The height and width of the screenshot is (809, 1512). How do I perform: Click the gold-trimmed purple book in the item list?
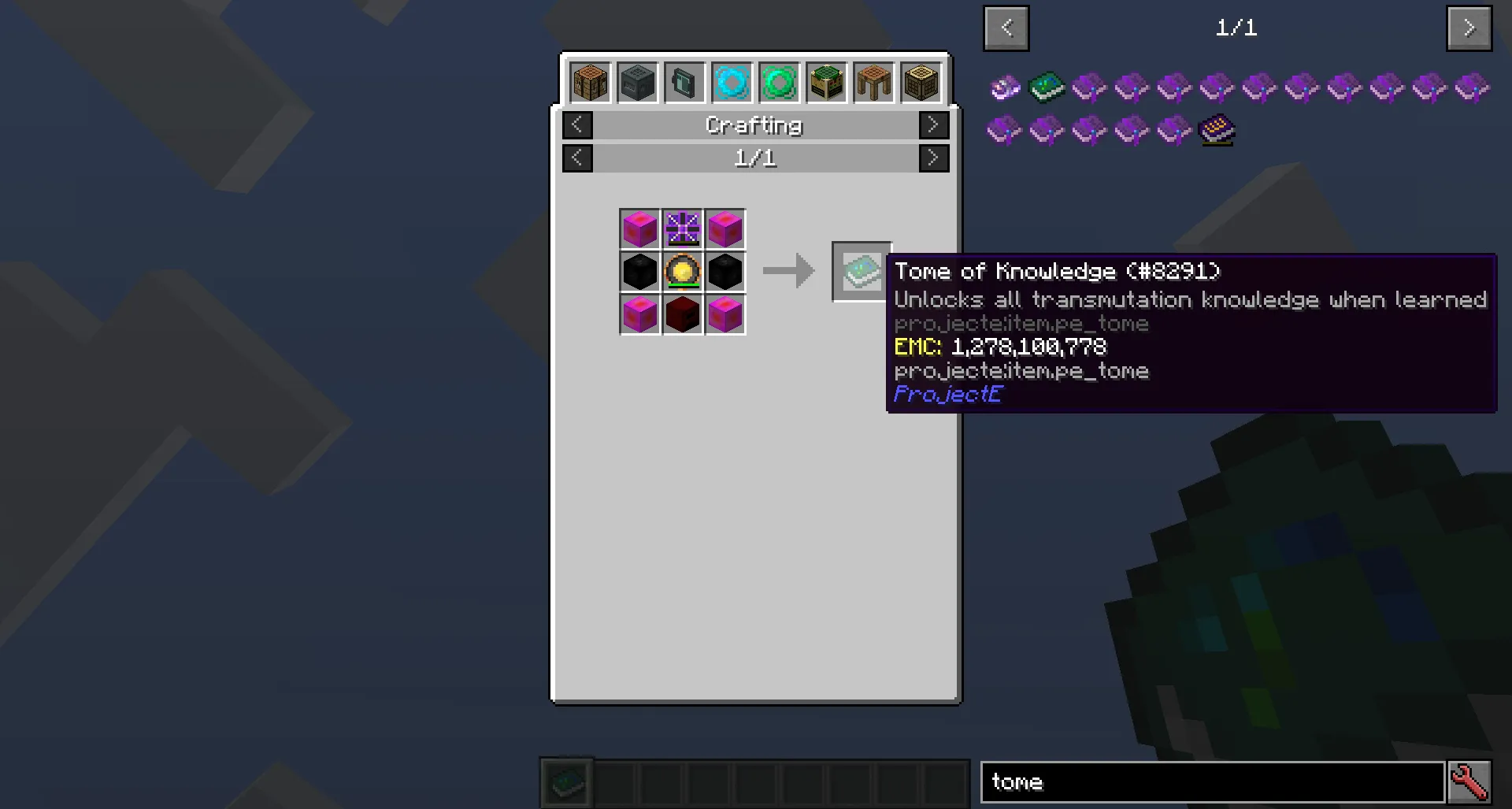(x=1215, y=130)
